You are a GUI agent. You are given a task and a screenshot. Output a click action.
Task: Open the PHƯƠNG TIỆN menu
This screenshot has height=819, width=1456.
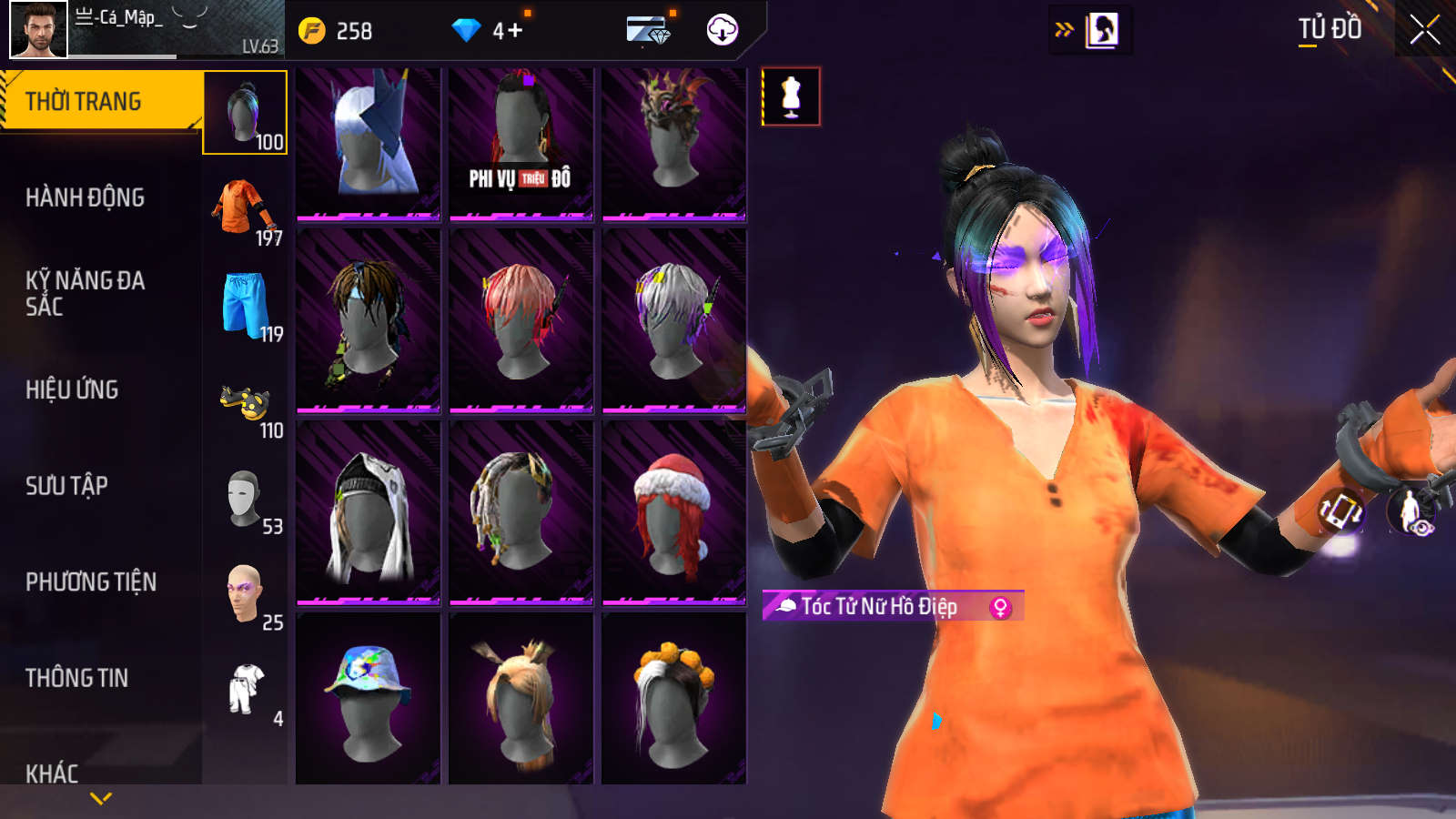[x=91, y=582]
